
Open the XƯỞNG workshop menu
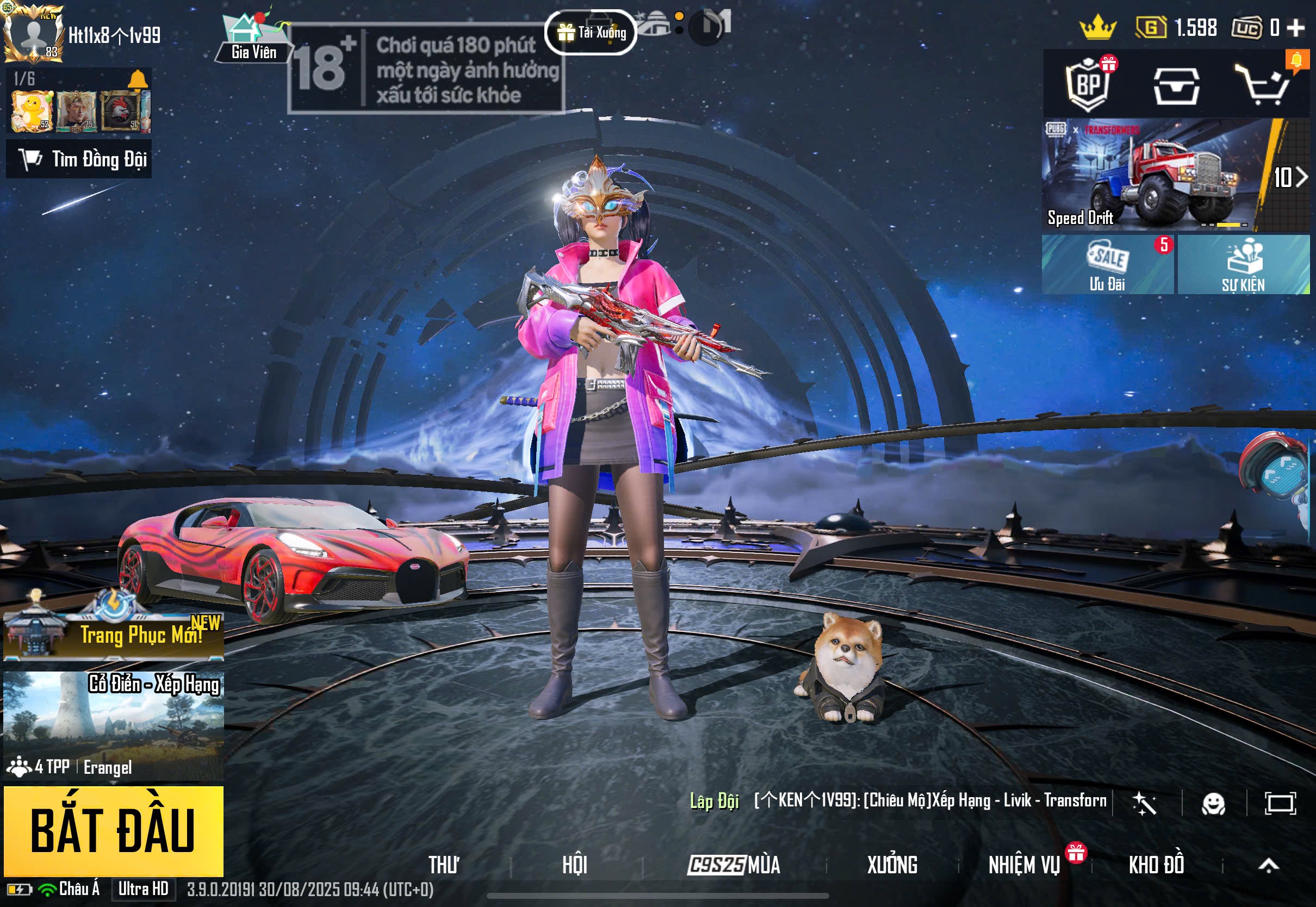tap(891, 865)
